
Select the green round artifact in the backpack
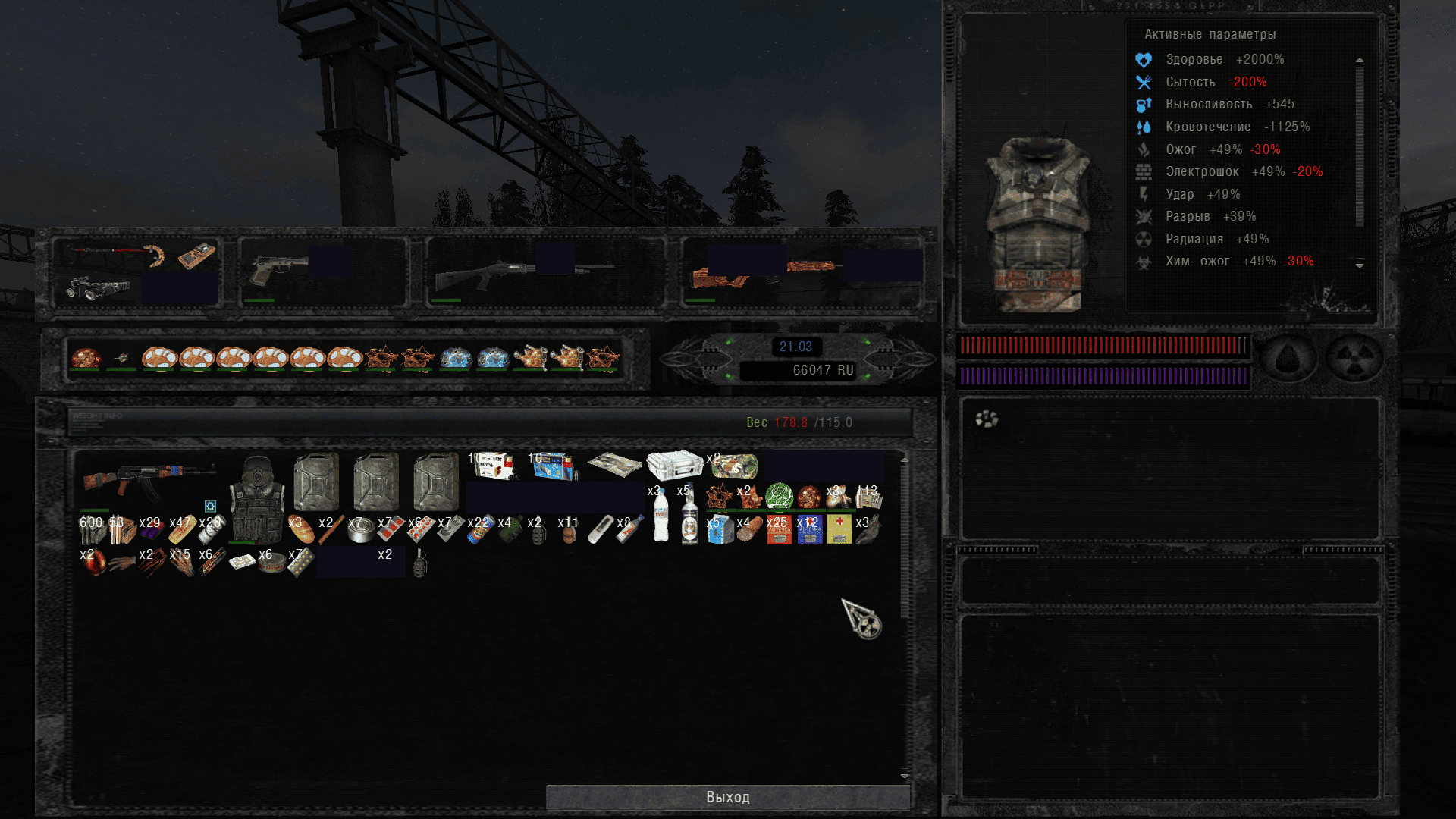click(x=779, y=497)
